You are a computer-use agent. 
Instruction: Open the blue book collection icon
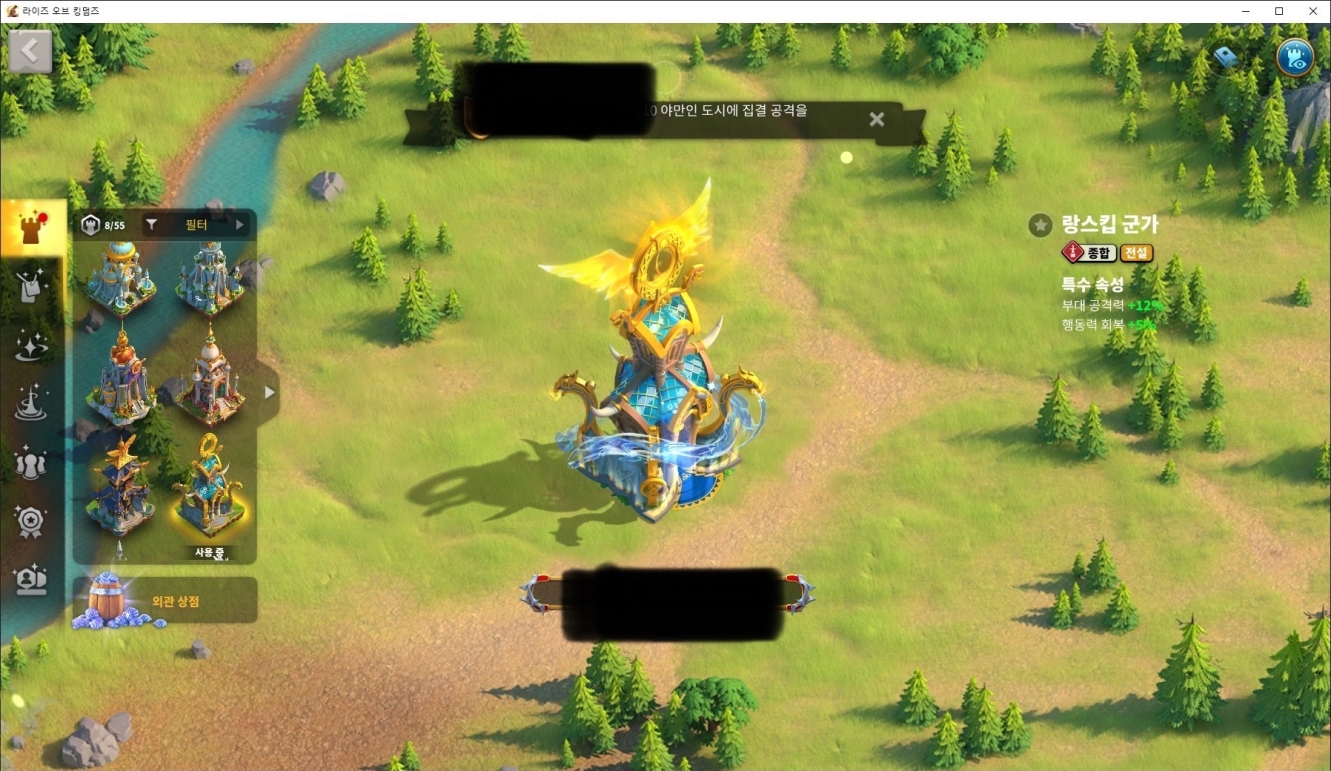tap(1226, 57)
